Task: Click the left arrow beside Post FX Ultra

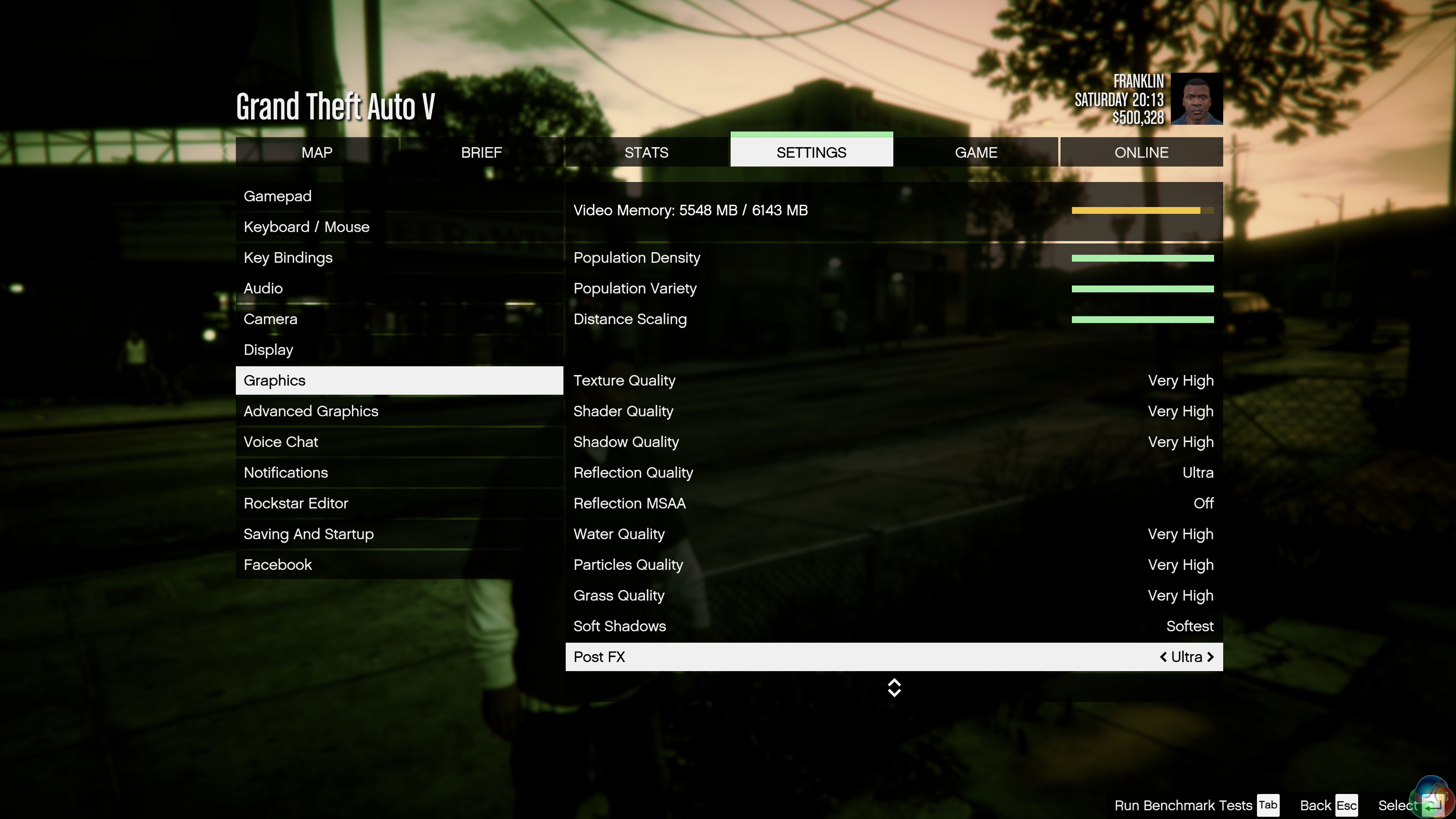Action: 1163,657
